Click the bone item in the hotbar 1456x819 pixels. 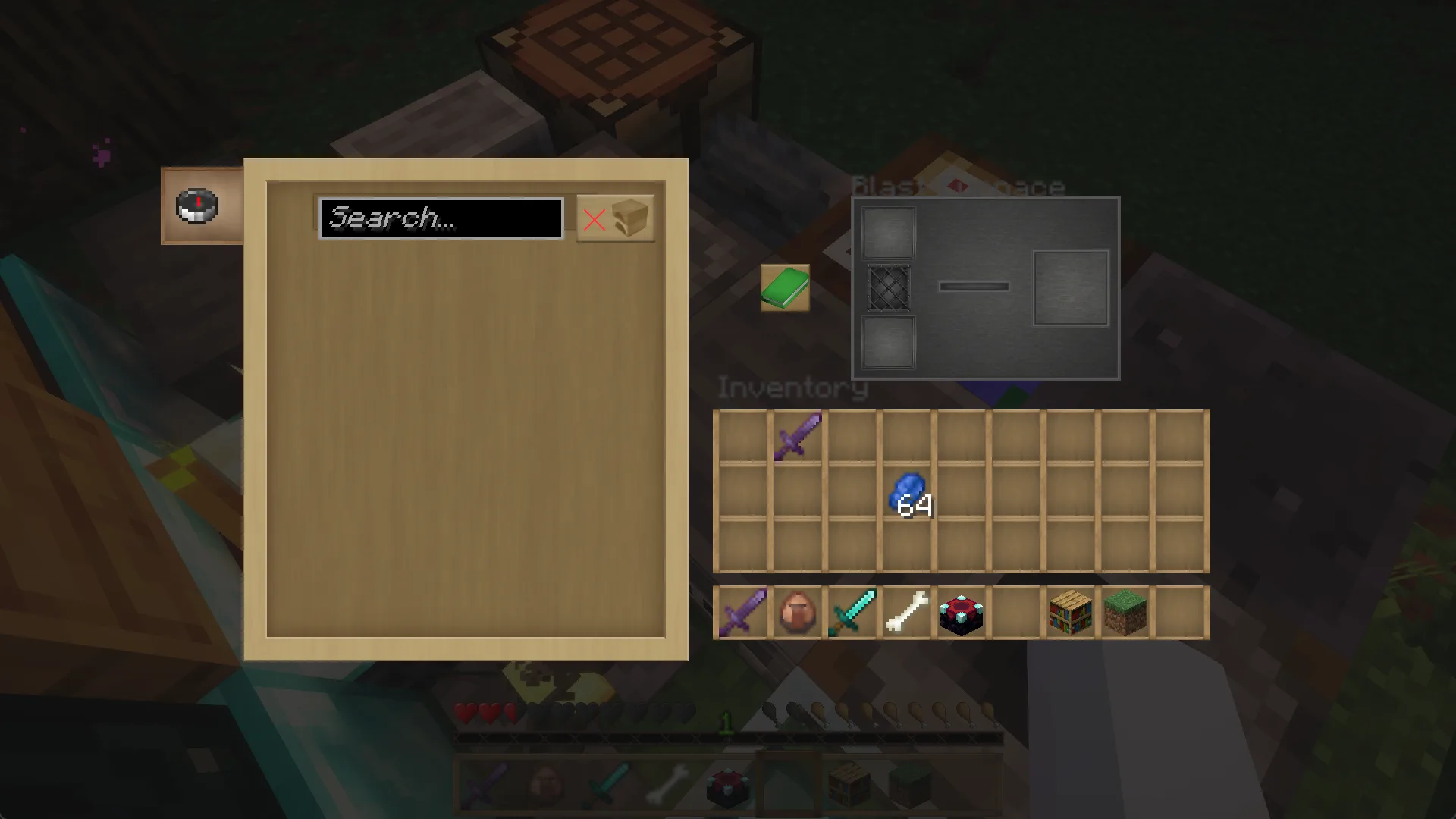[x=906, y=612]
